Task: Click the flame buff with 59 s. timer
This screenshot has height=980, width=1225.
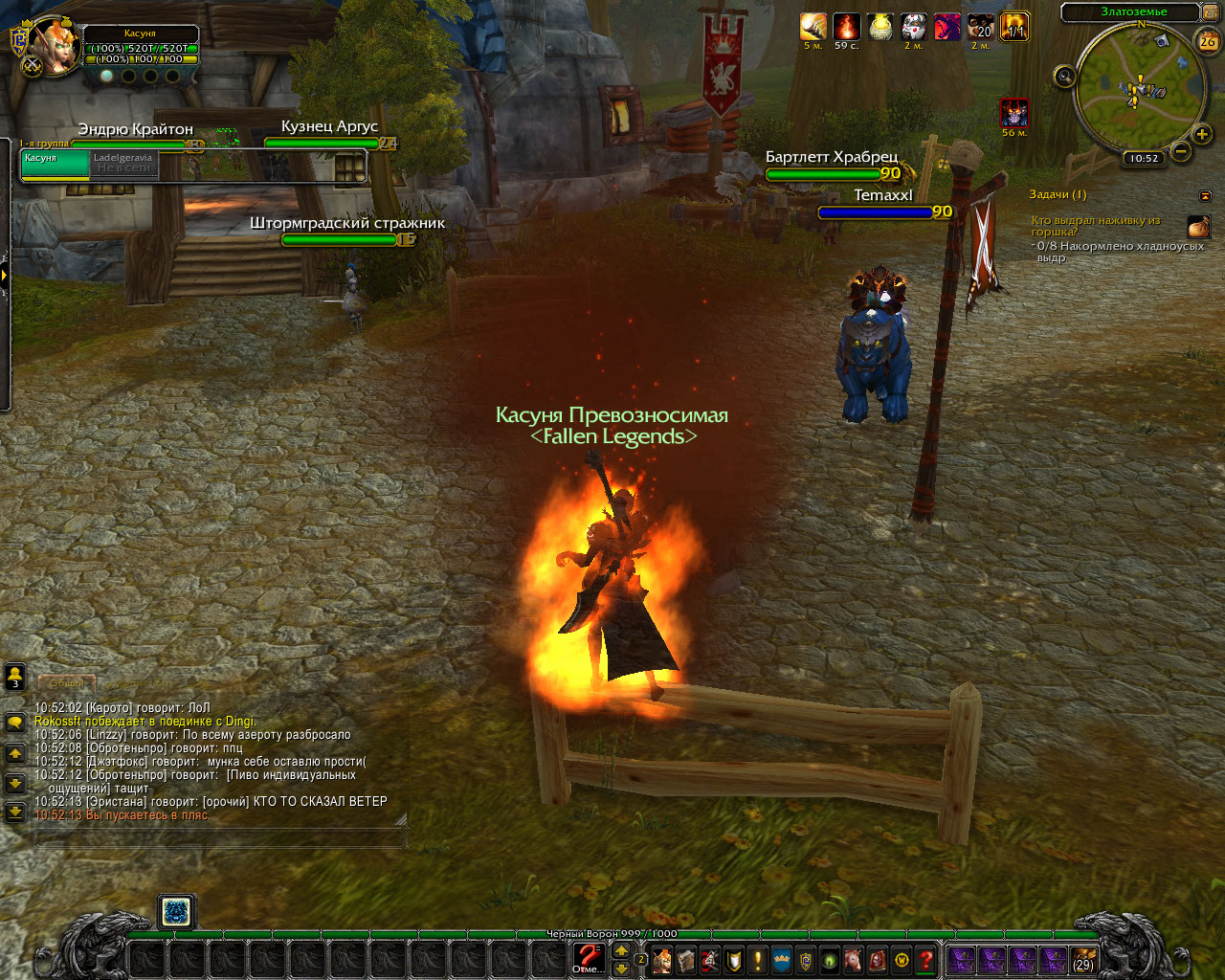Action: [846, 27]
